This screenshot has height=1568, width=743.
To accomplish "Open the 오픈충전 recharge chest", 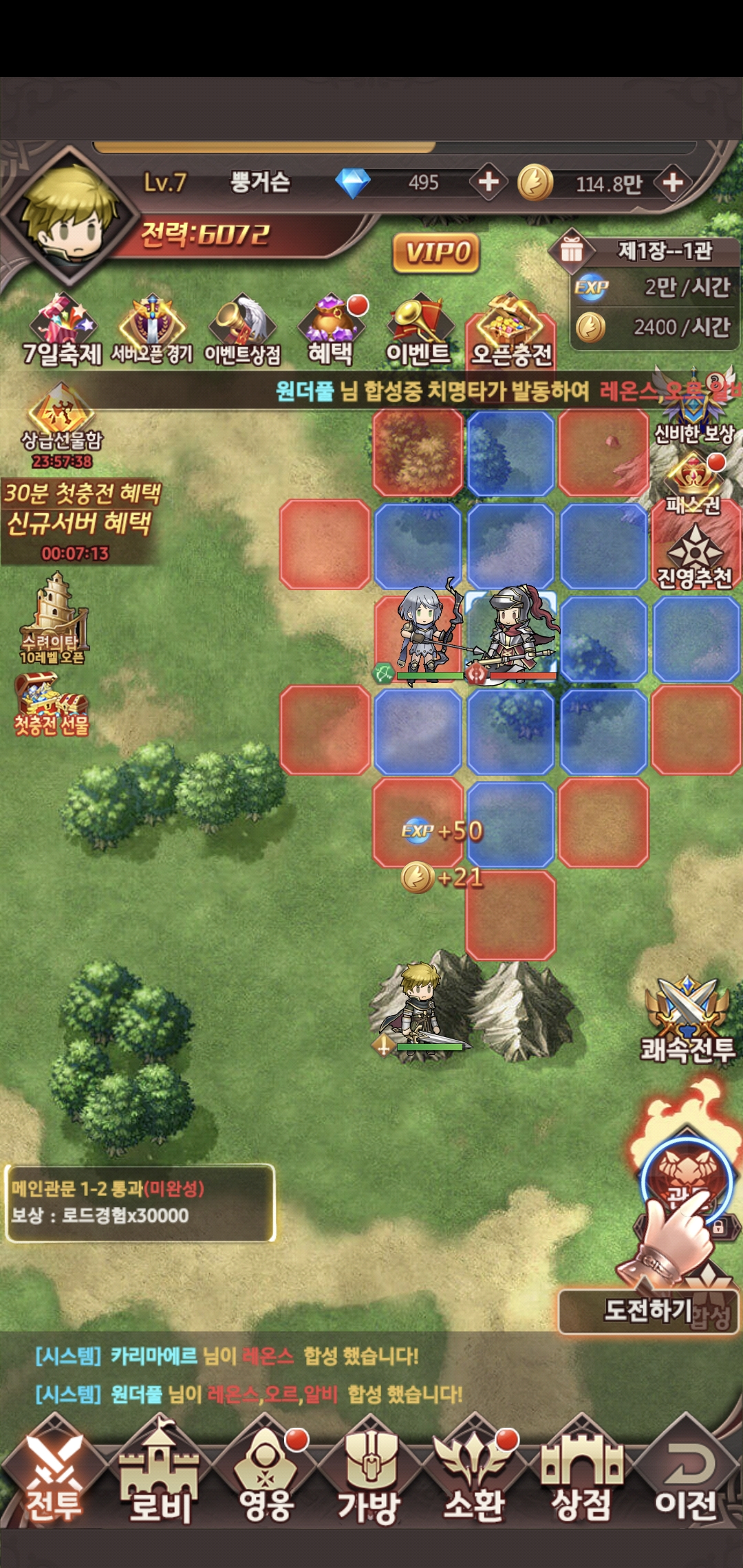I will pos(511,331).
